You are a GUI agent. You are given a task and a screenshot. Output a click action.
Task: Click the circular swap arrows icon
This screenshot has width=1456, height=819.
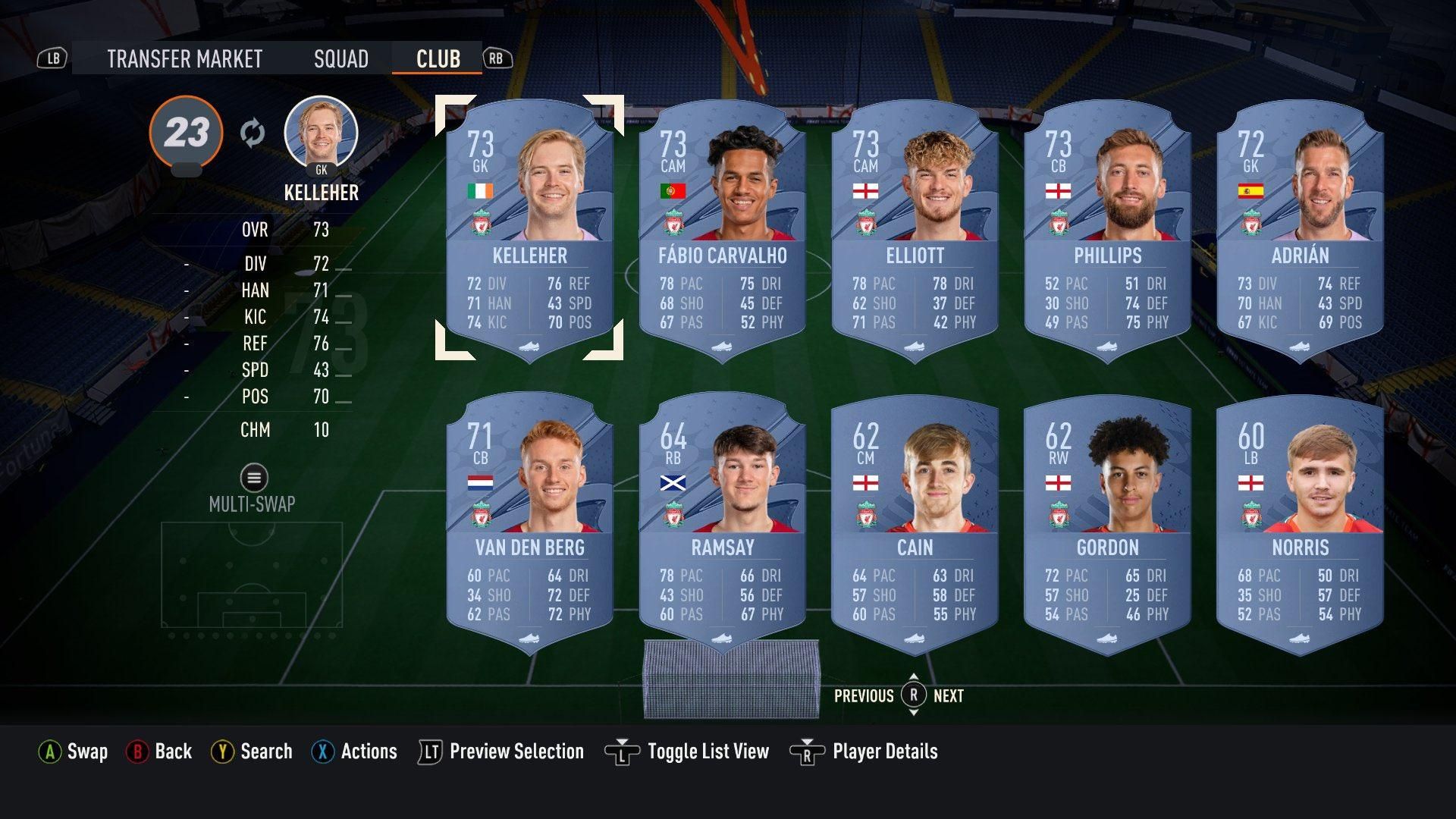click(253, 133)
